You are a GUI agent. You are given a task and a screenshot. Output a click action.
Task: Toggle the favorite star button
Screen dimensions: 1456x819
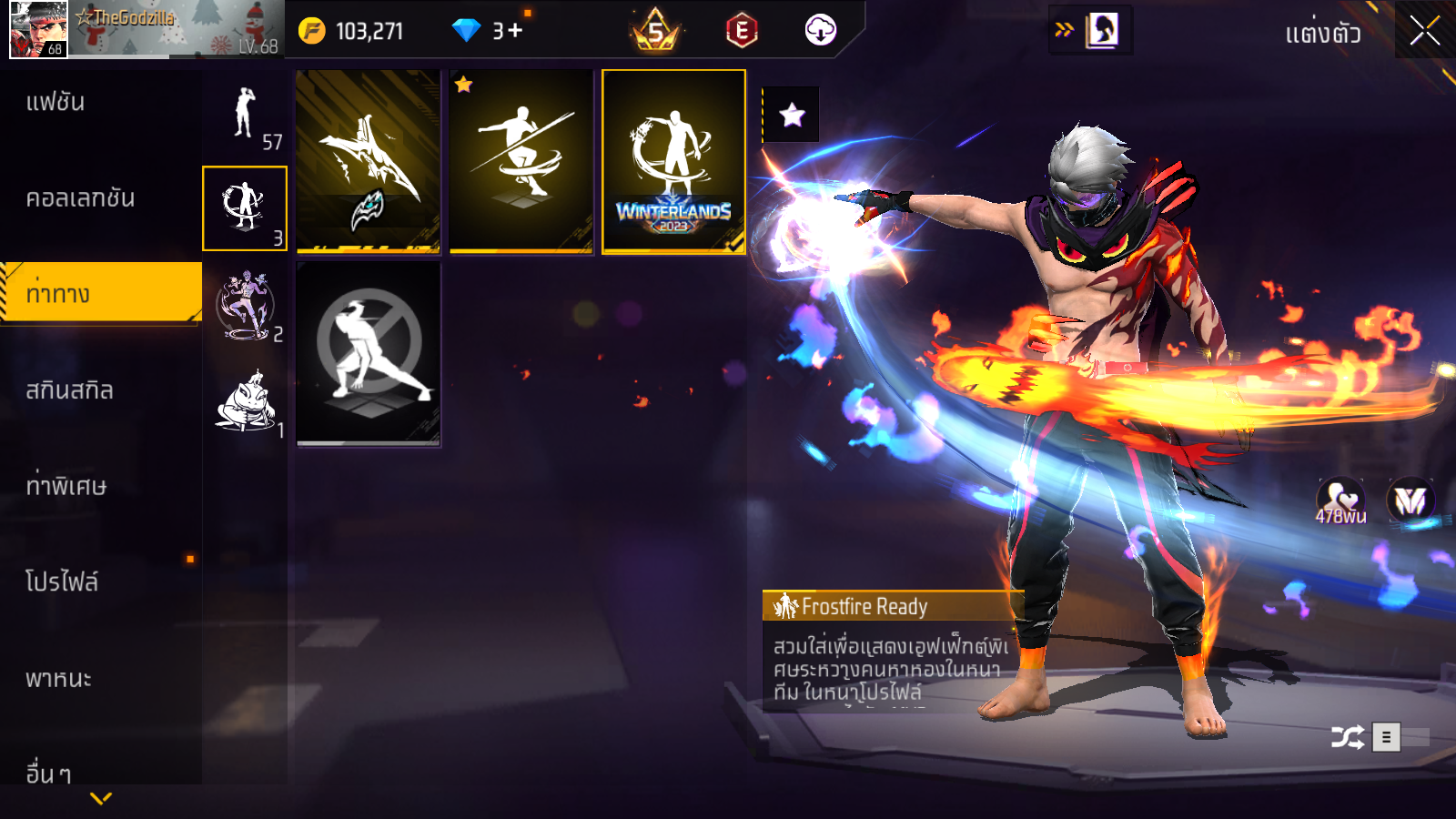pyautogui.click(x=792, y=115)
